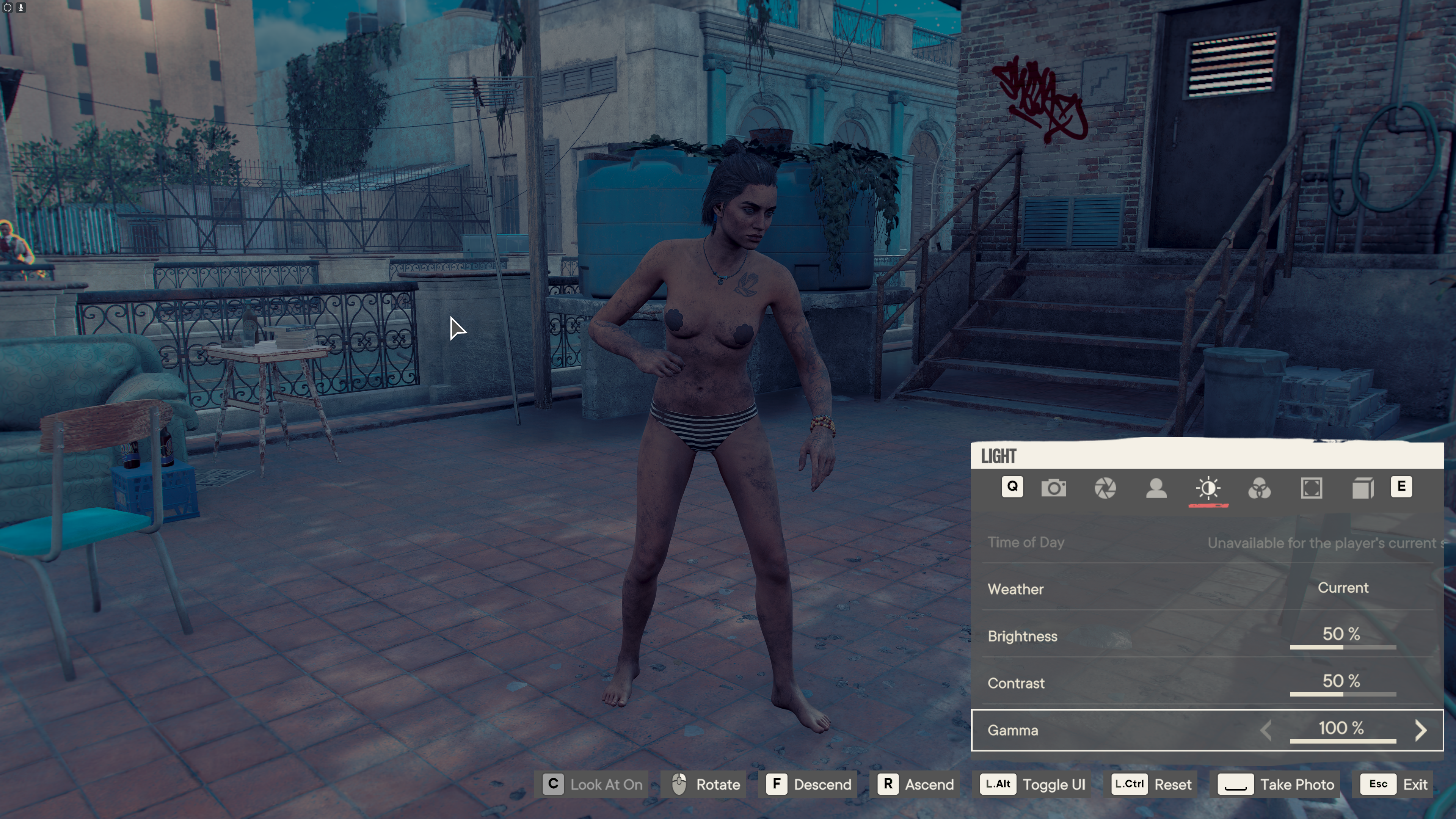Select the greyed-out Time of Day row
Image resolution: width=1456 pixels, height=819 pixels.
pos(1207,543)
